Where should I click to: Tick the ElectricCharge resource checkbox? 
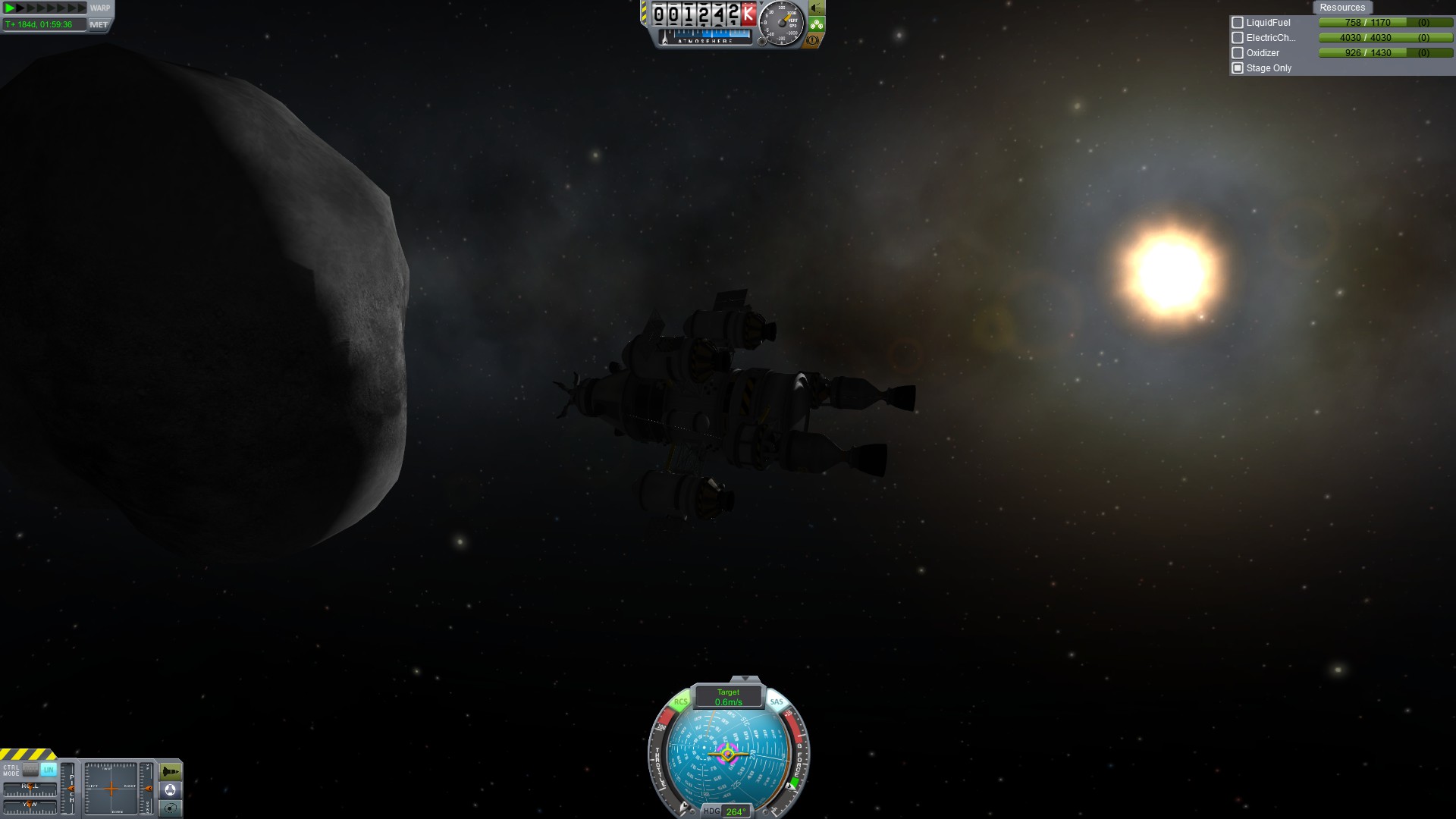coord(1238,38)
